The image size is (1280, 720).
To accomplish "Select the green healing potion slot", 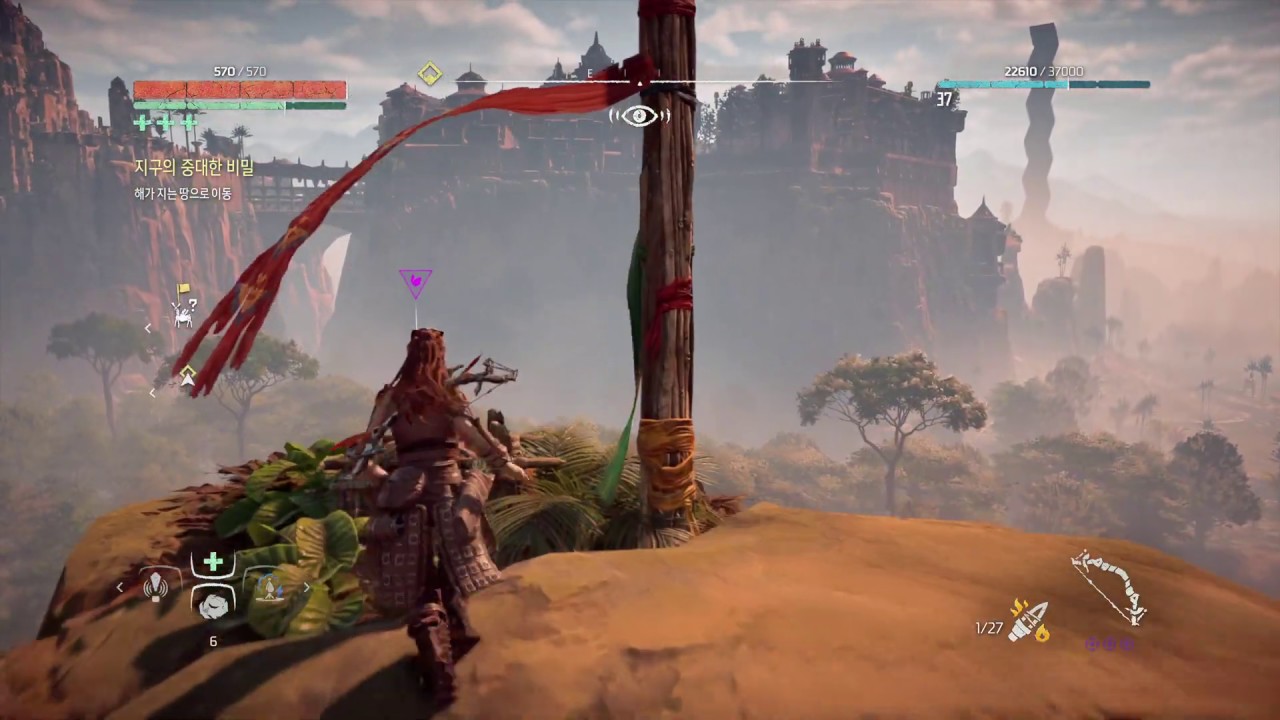I will tap(213, 562).
